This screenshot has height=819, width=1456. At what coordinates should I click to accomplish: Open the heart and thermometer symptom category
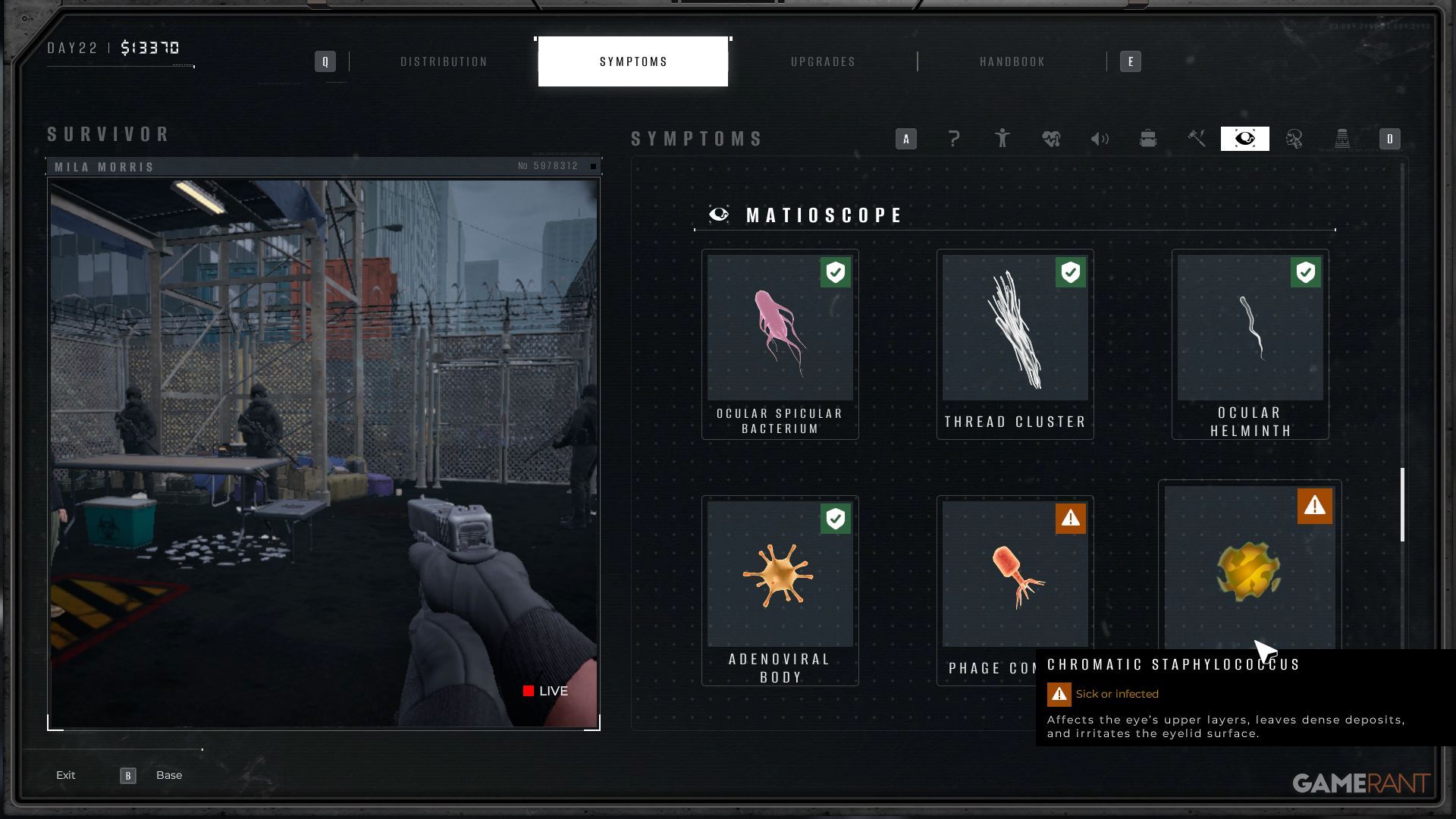1051,139
